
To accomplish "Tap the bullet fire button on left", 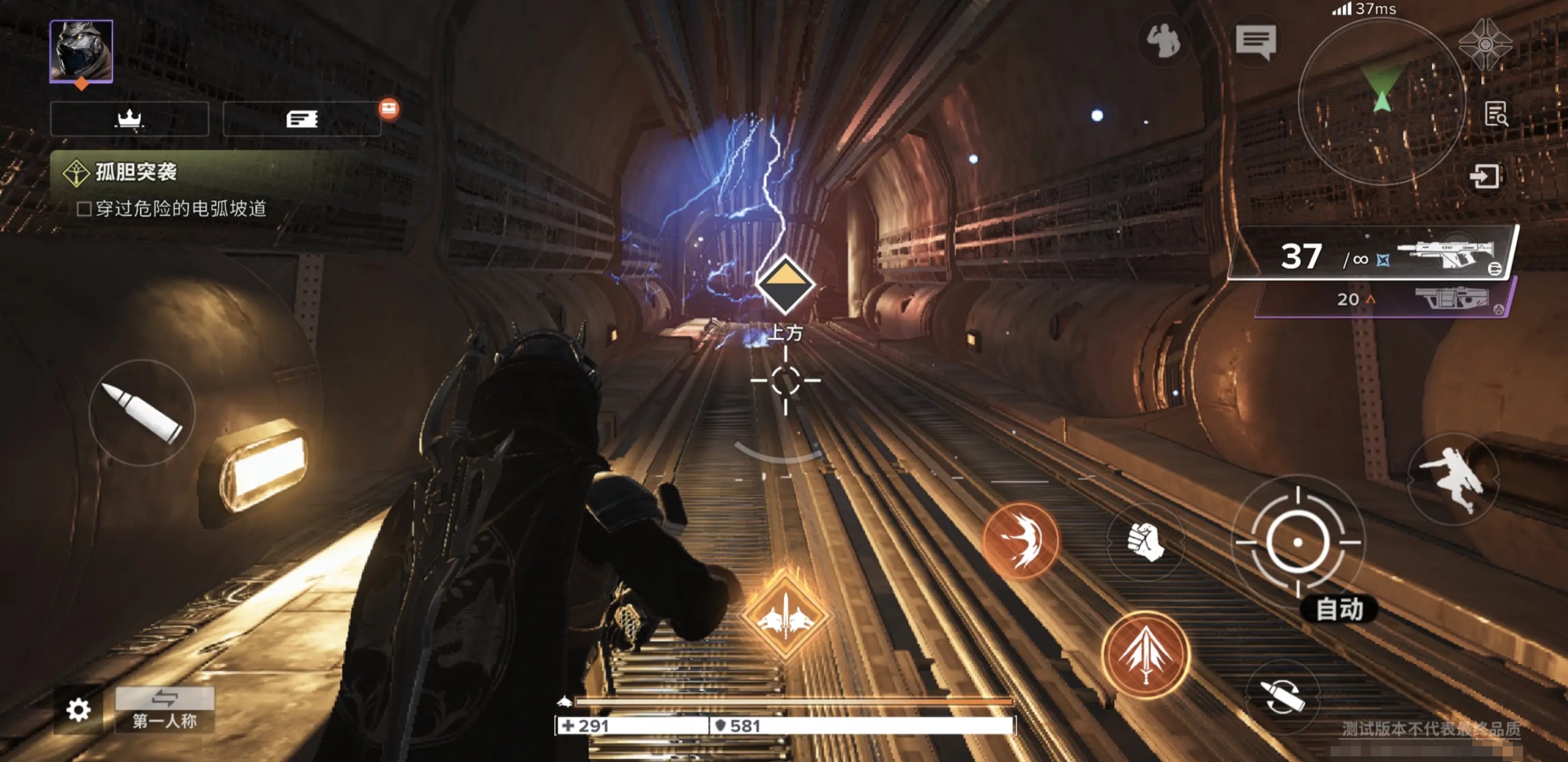I will point(142,413).
